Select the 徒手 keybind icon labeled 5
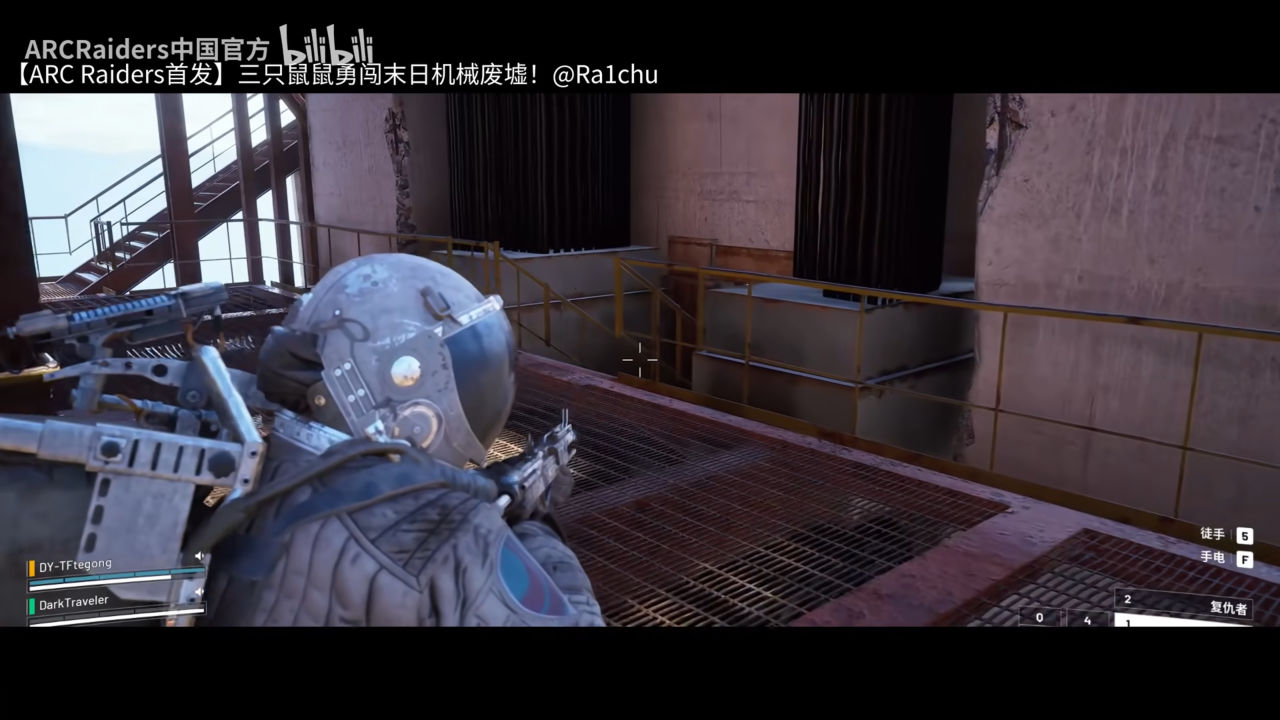The height and width of the screenshot is (720, 1280). (1243, 536)
